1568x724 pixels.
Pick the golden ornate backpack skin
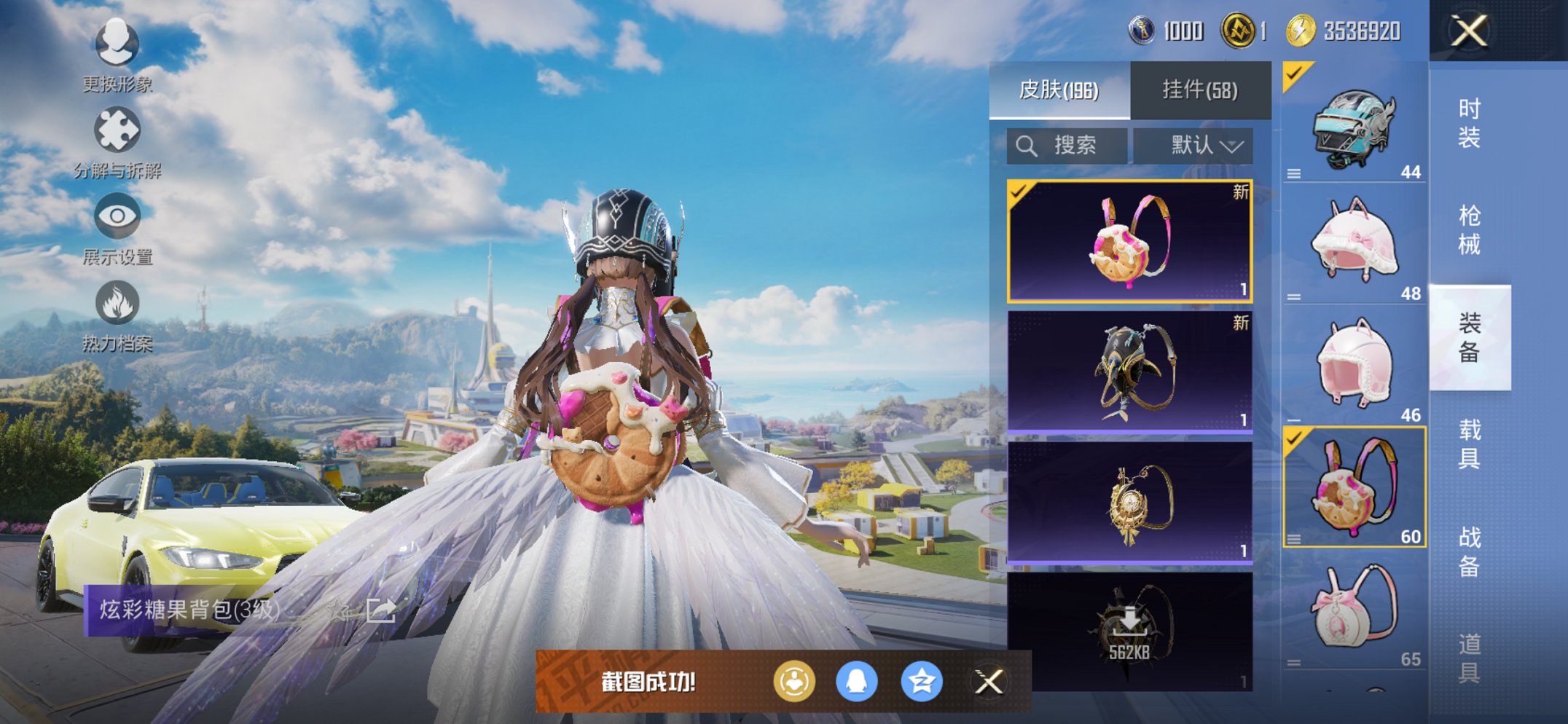click(1129, 503)
